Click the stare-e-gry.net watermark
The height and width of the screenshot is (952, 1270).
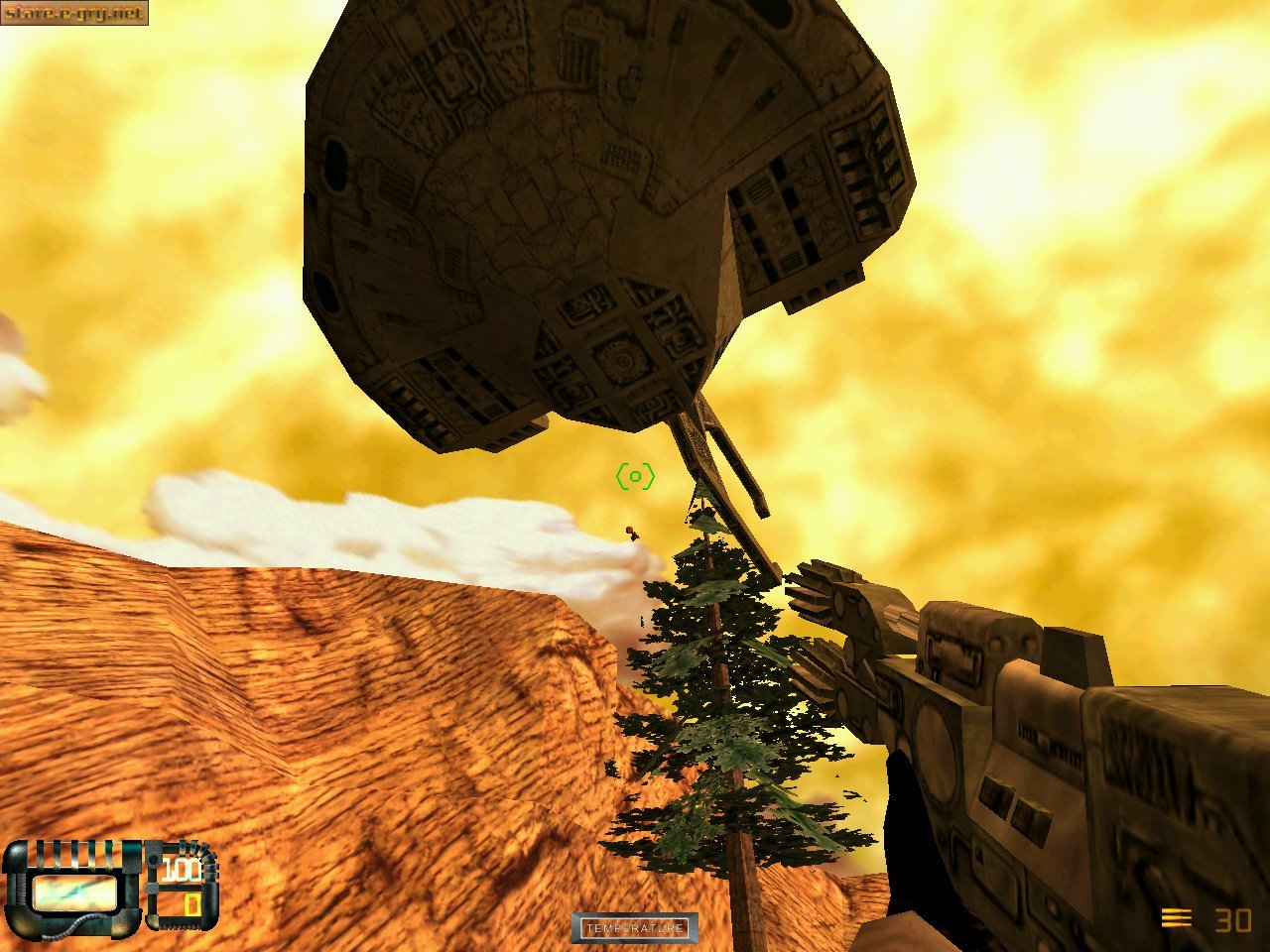click(73, 13)
